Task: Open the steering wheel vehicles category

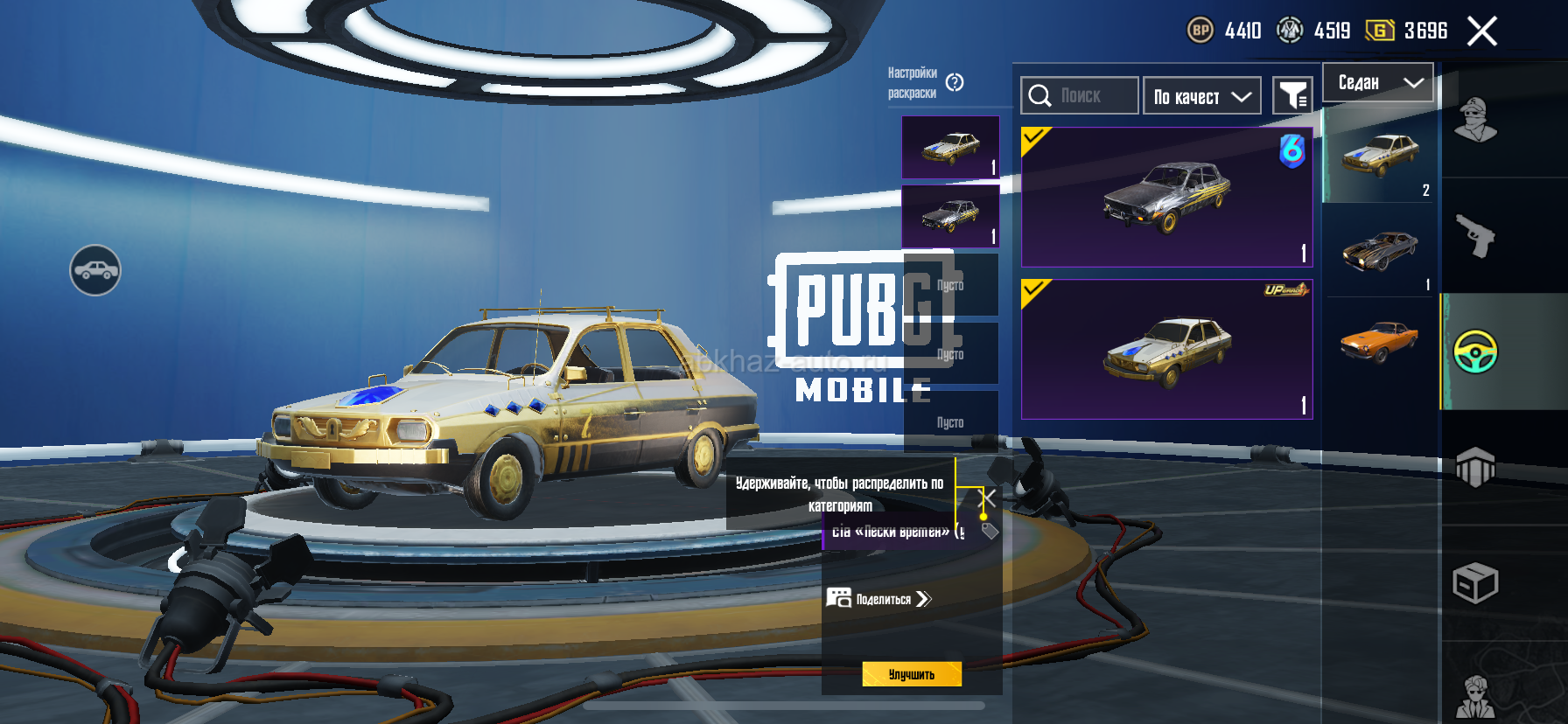Action: click(1475, 352)
